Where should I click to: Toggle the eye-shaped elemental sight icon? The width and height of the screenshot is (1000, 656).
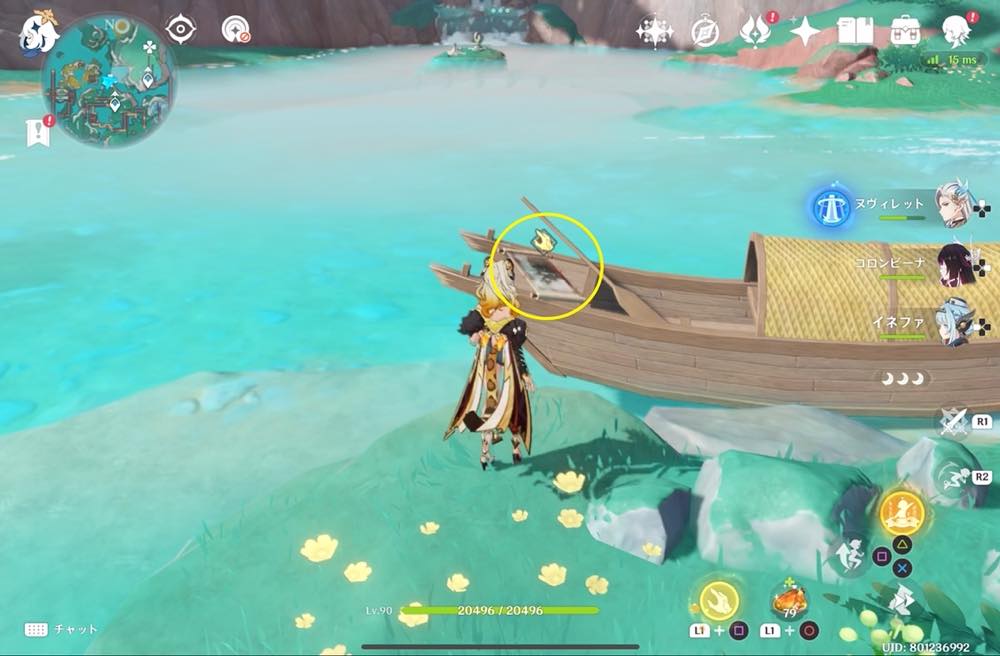[180, 30]
